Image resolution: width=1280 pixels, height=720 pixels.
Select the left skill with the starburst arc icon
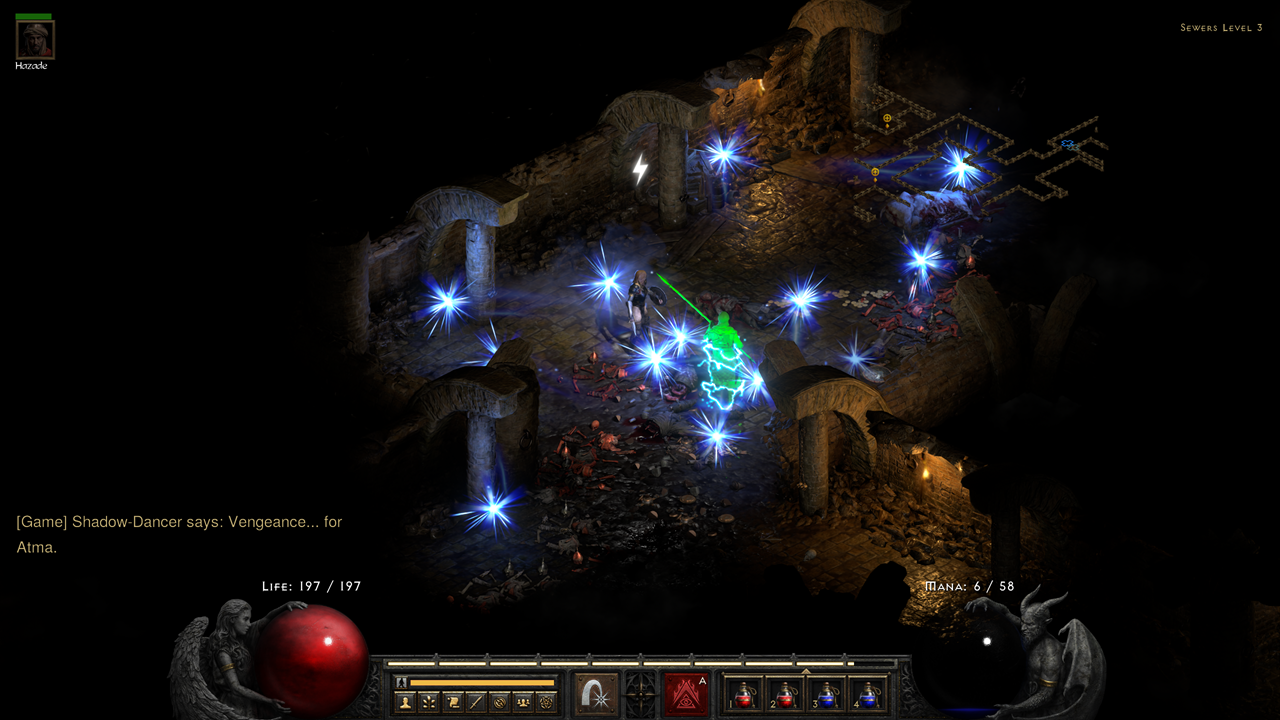[x=596, y=694]
